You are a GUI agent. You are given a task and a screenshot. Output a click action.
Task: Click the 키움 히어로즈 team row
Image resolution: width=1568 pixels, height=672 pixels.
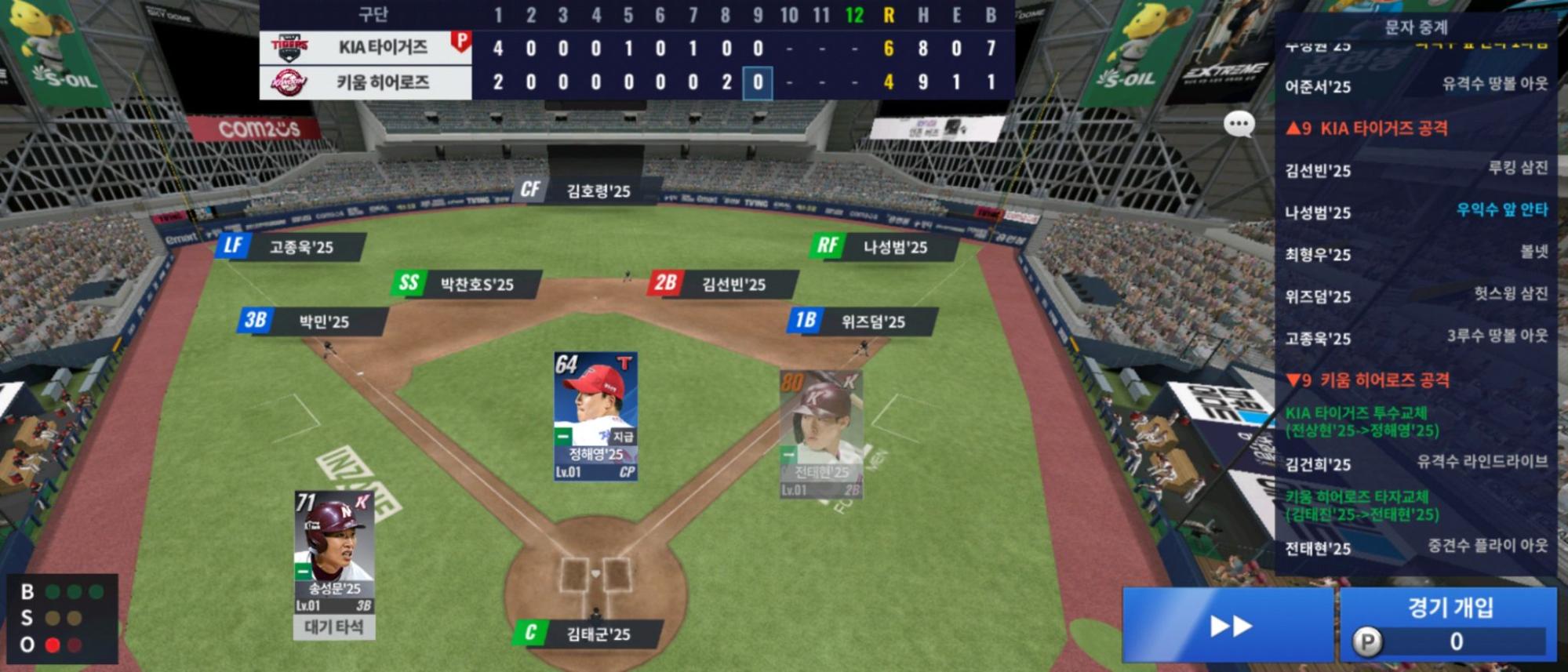(x=366, y=82)
